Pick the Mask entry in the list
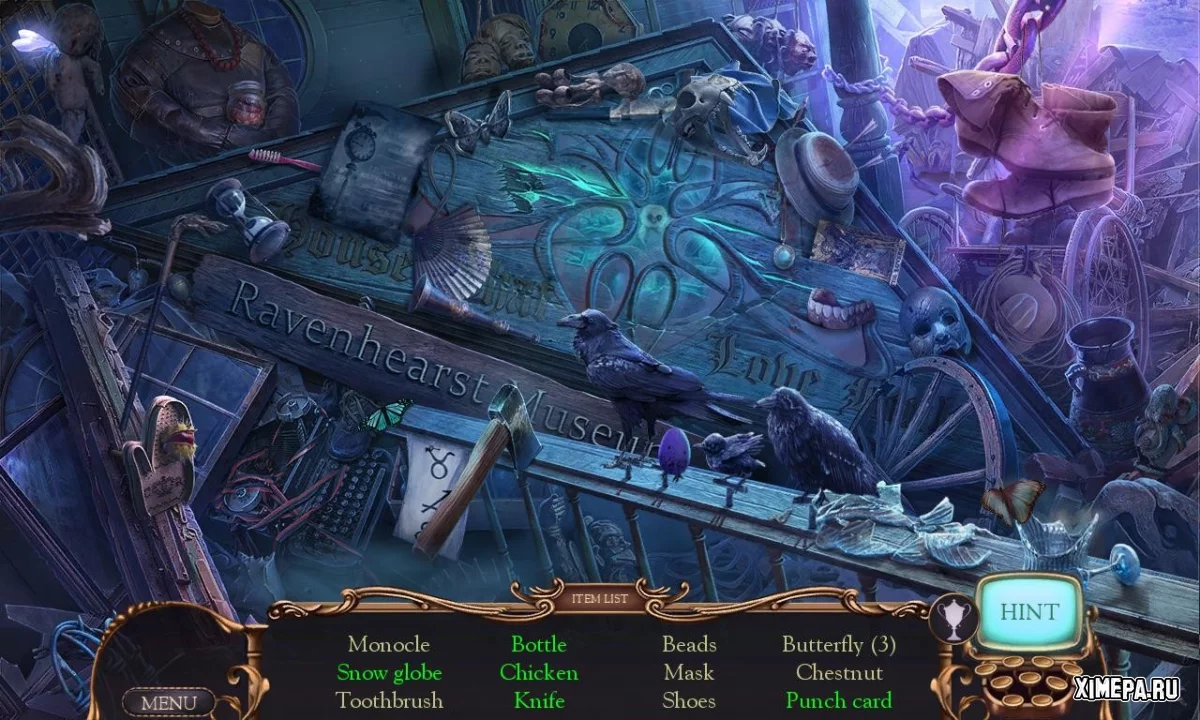 [x=689, y=672]
